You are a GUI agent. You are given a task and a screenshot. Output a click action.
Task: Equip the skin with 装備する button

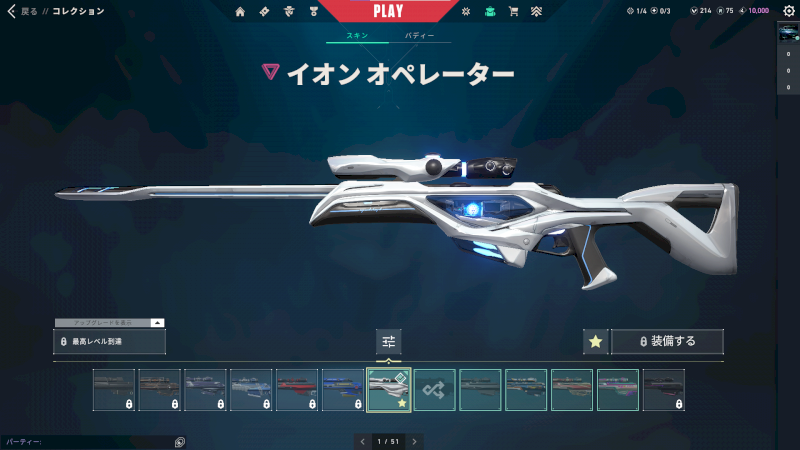point(667,341)
